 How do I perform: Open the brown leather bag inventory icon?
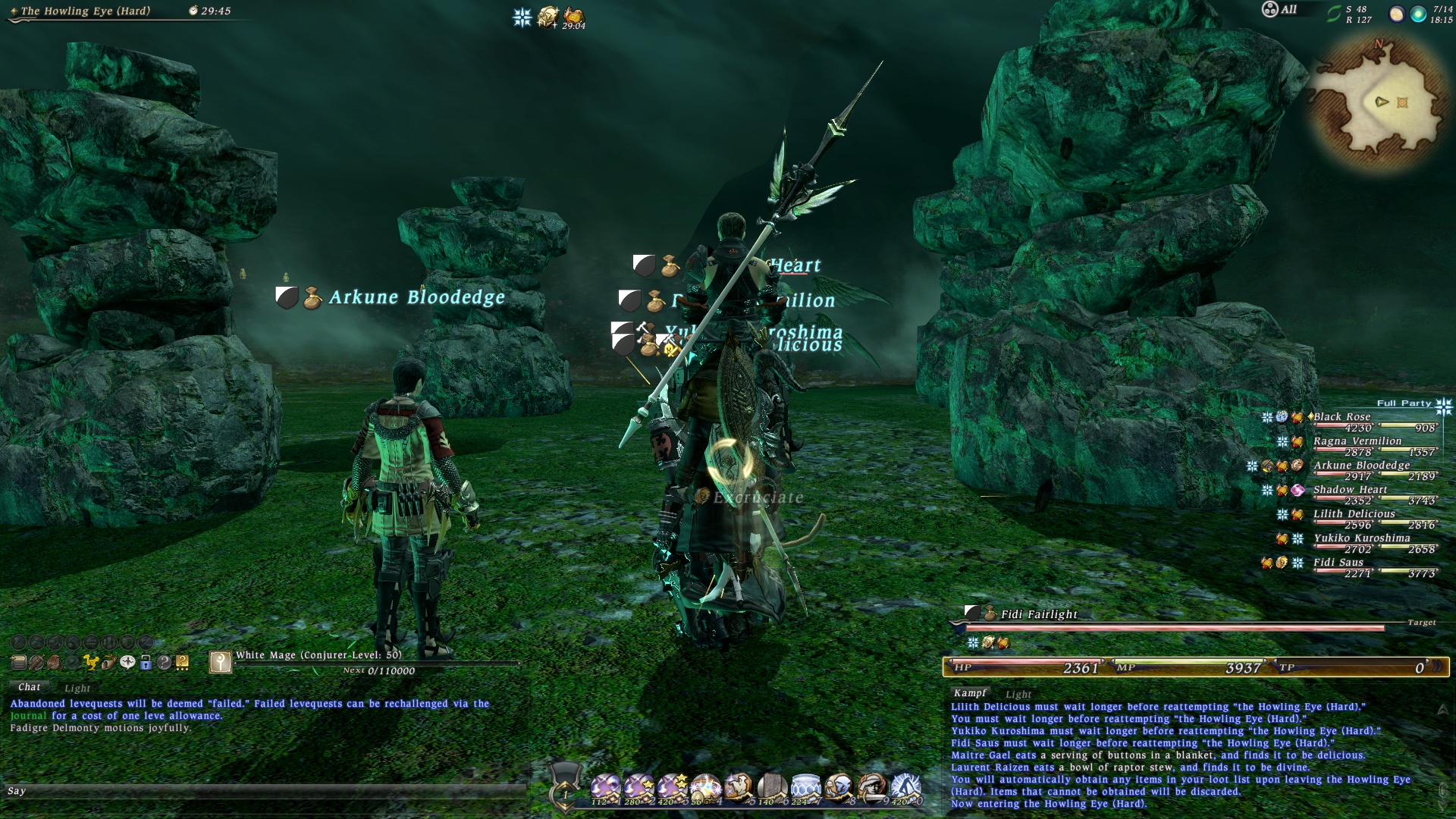55,662
